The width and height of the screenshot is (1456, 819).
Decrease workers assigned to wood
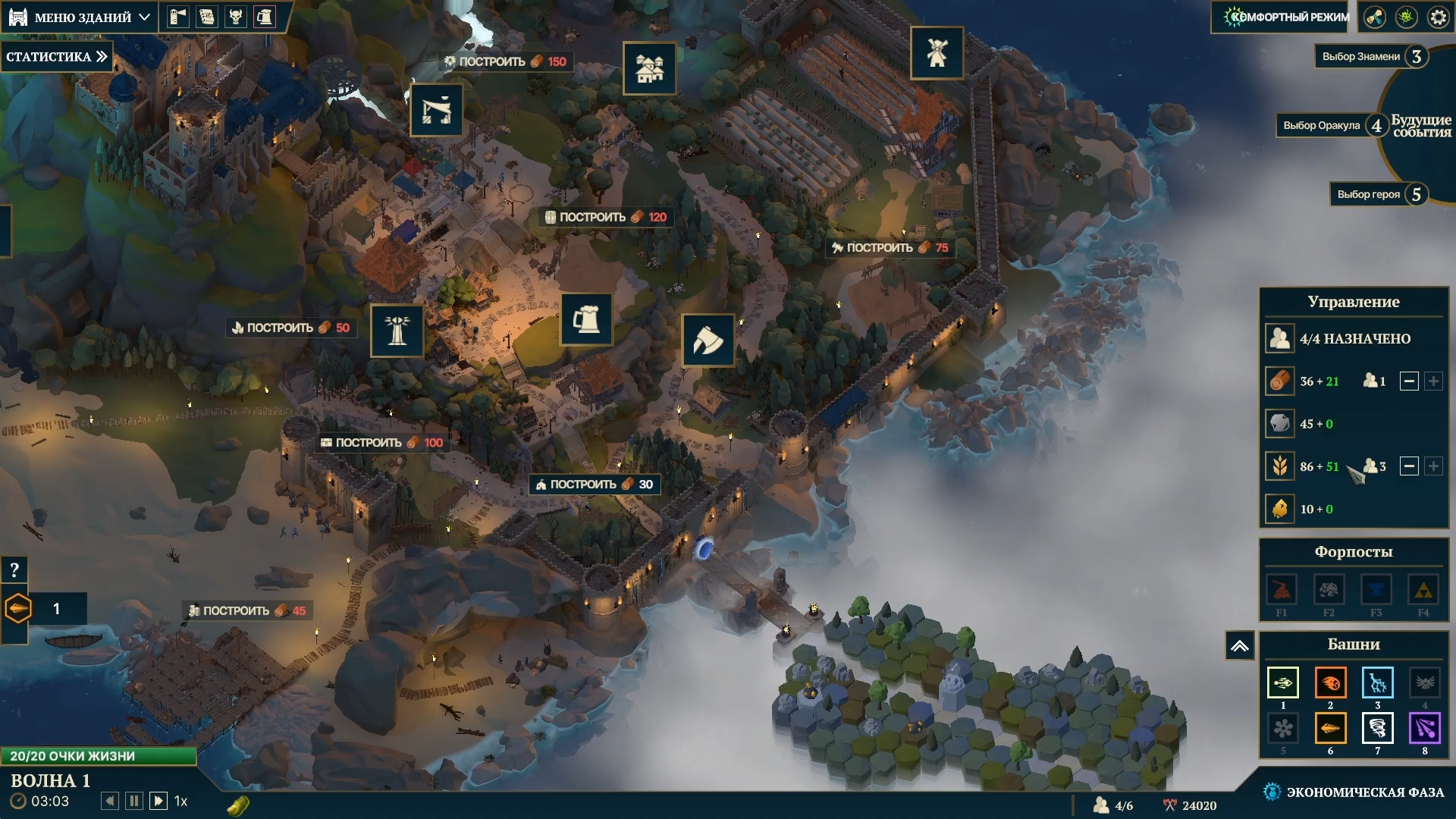[1408, 381]
